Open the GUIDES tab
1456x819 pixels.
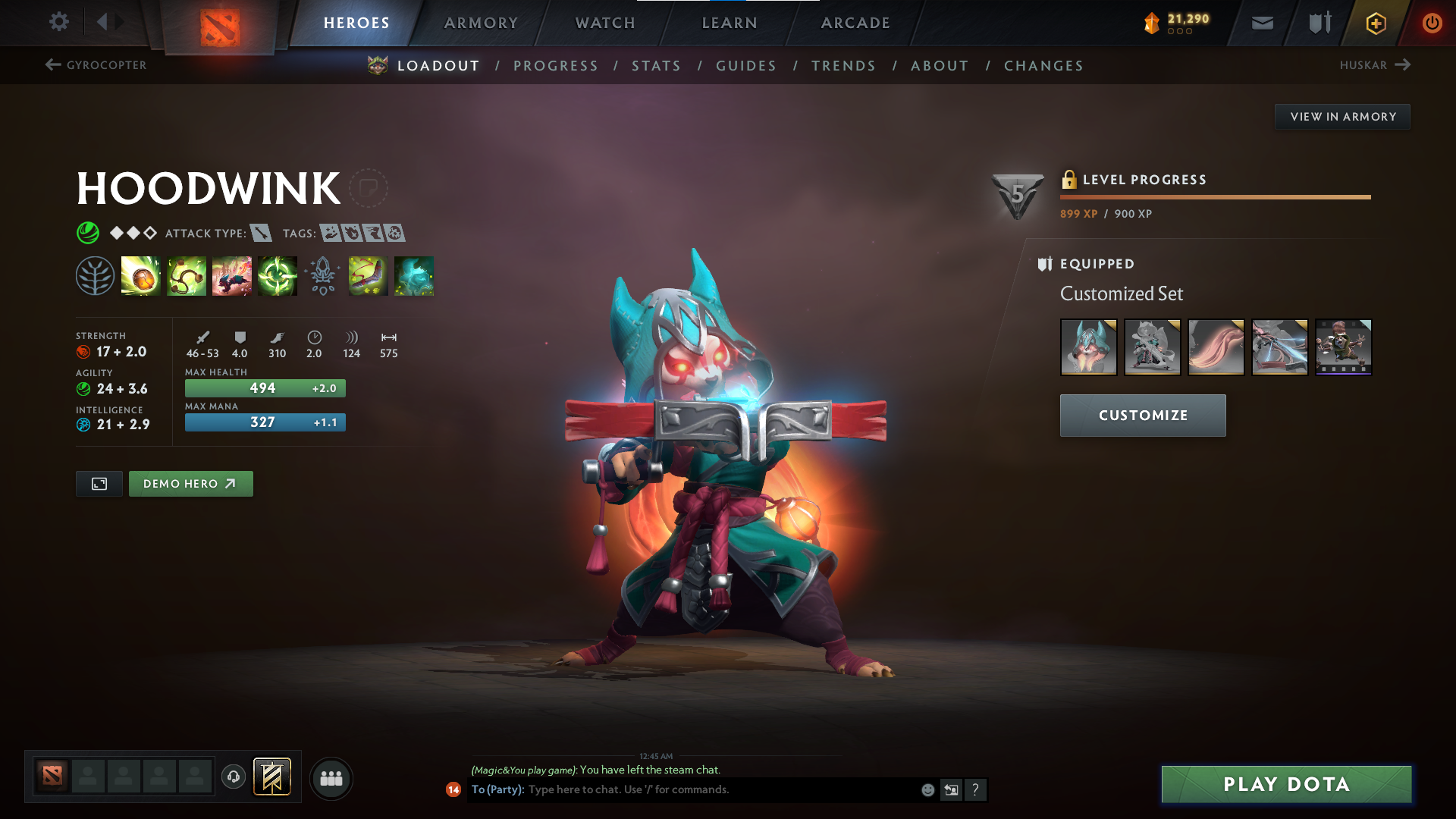click(x=745, y=66)
